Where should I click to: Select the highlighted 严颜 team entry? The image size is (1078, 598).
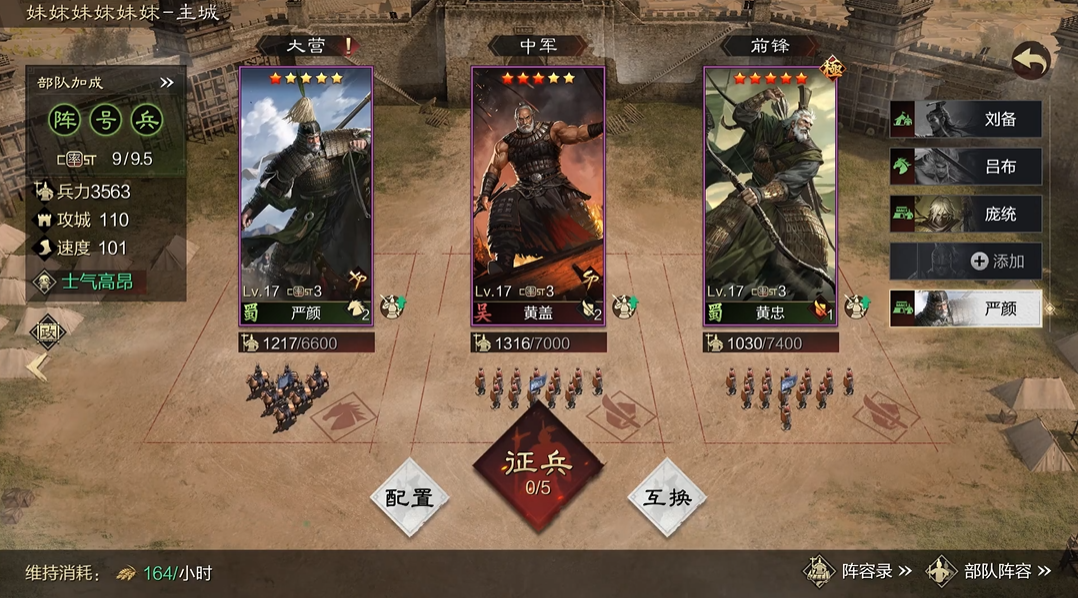point(966,309)
